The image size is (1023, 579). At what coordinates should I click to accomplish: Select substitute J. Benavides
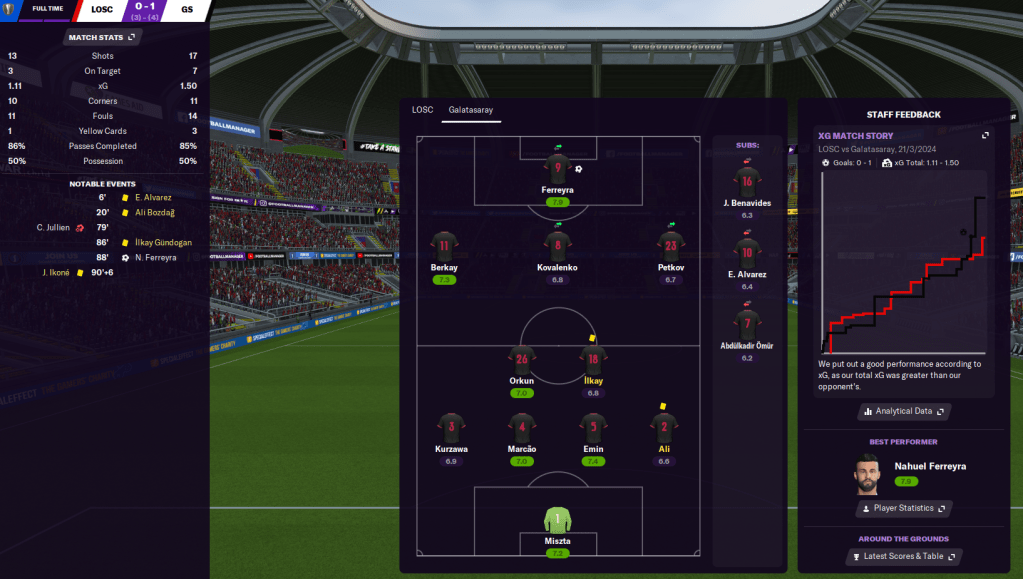tap(747, 183)
